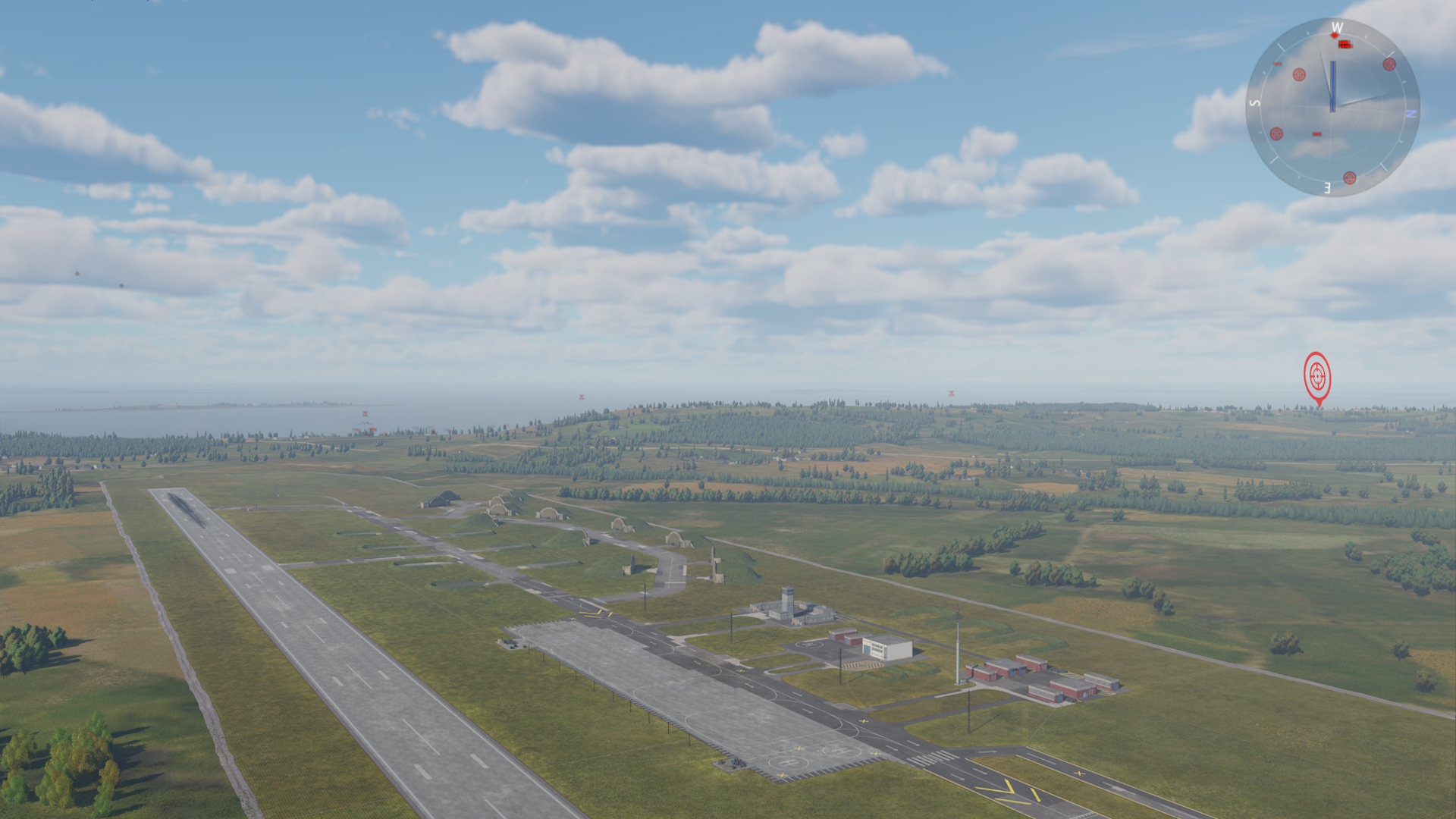Click the N label on the compass

coord(1410,113)
